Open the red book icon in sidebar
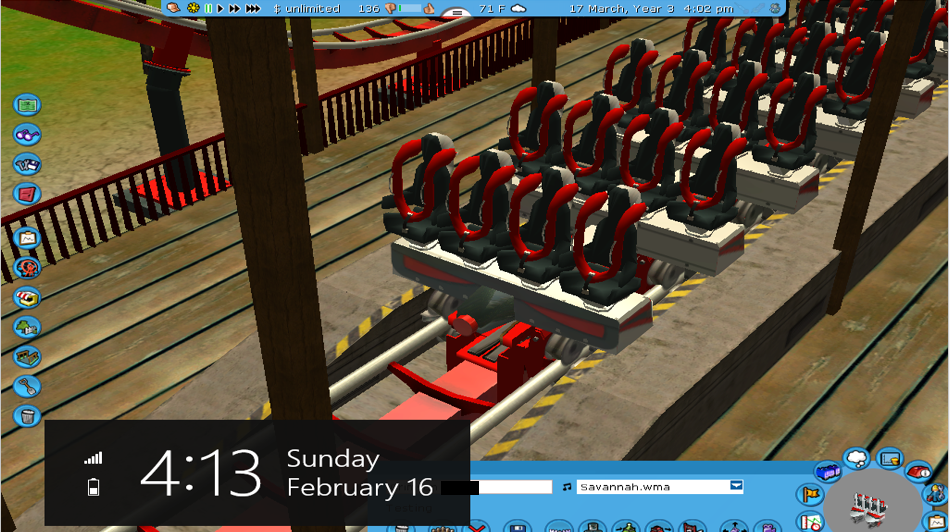The height and width of the screenshot is (532, 950). coord(27,193)
